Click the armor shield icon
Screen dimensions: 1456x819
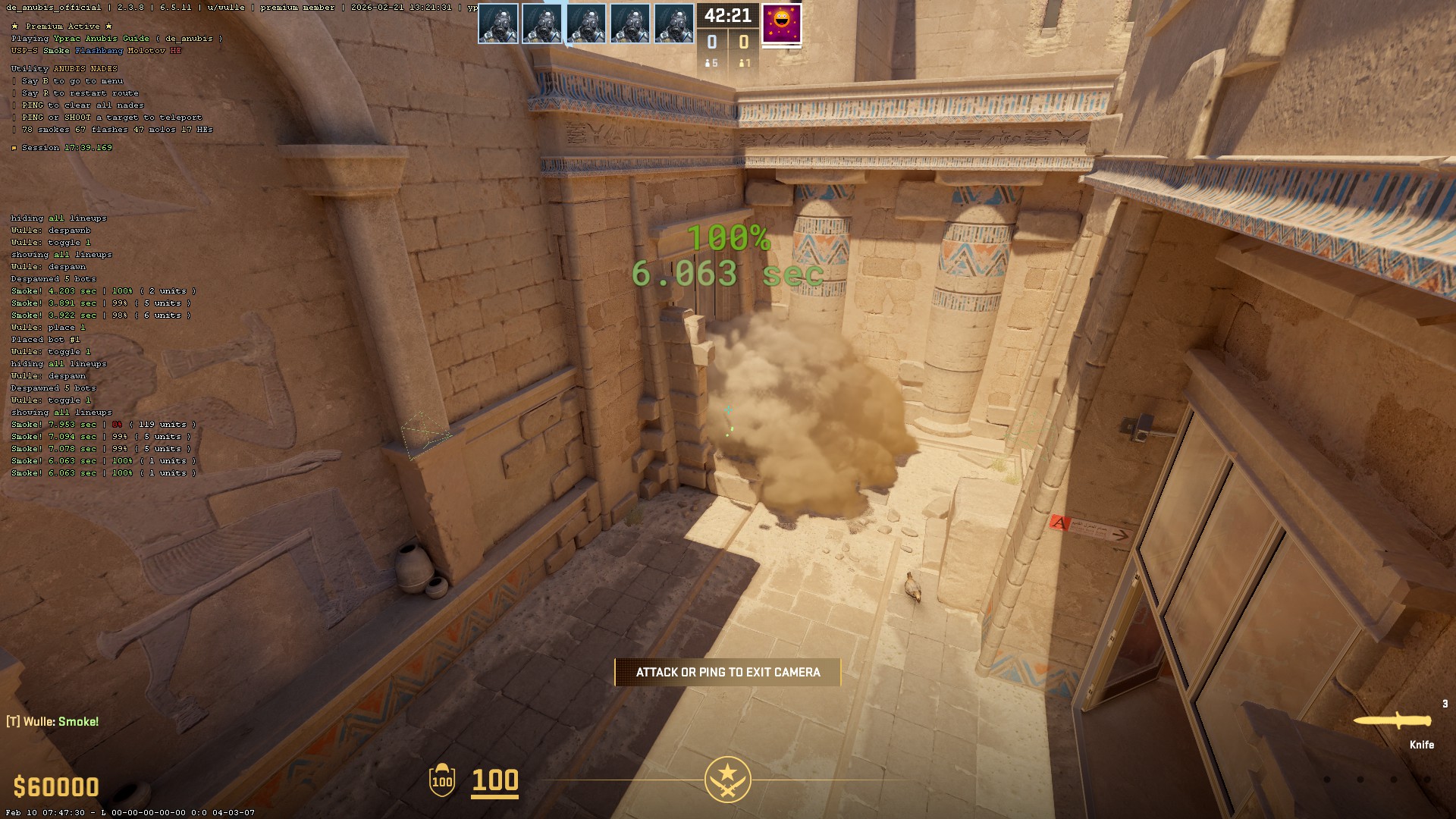pos(441,780)
